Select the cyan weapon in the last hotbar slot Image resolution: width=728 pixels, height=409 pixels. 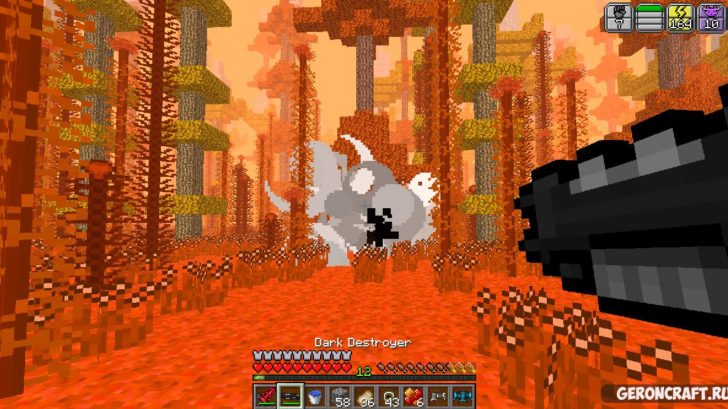[460, 396]
